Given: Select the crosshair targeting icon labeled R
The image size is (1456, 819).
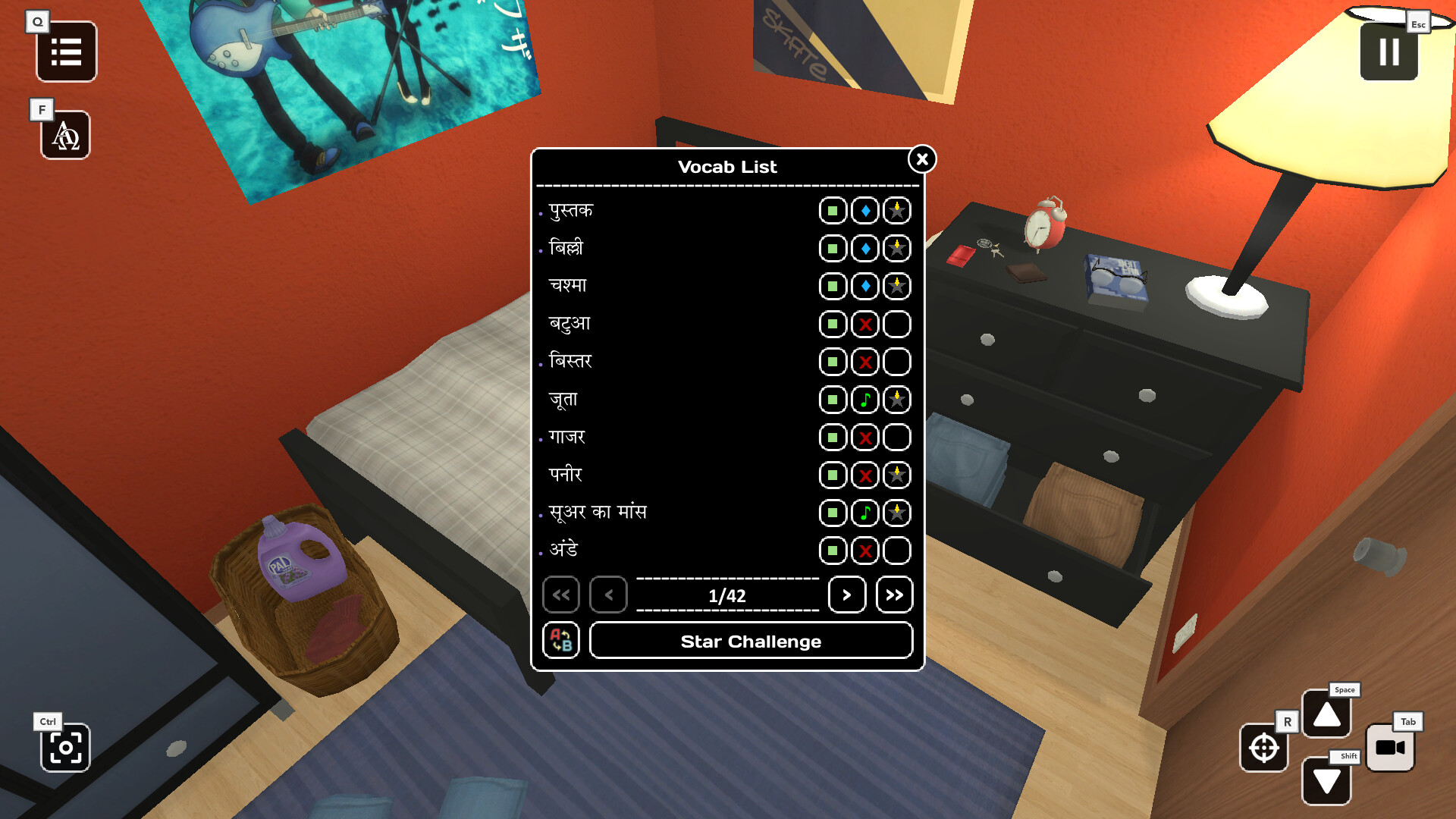Looking at the screenshot, I should [x=1263, y=748].
